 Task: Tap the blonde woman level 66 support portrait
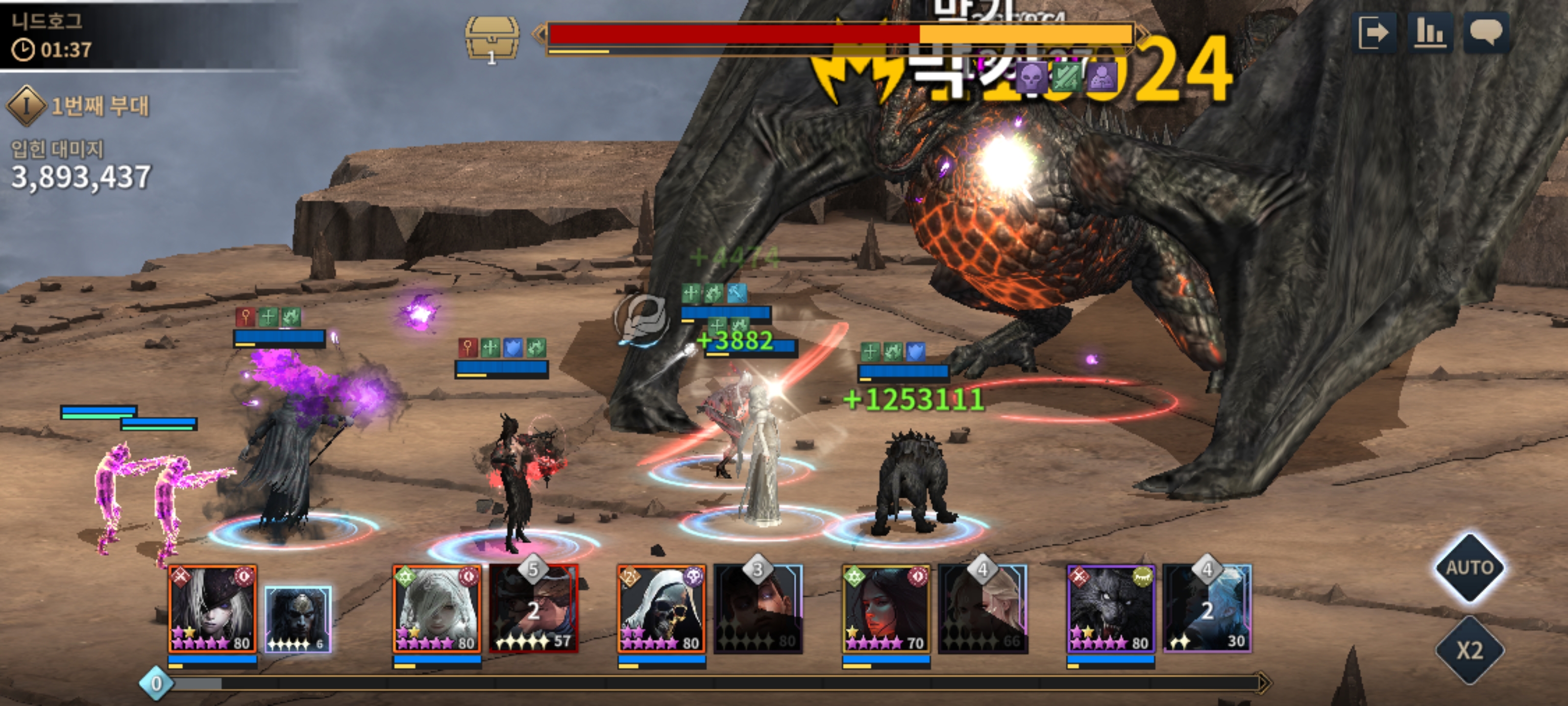(983, 608)
